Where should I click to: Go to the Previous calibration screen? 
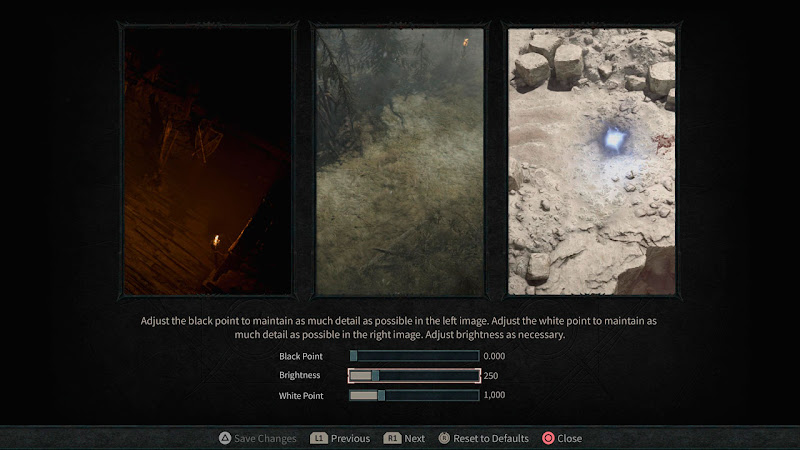tap(340, 438)
